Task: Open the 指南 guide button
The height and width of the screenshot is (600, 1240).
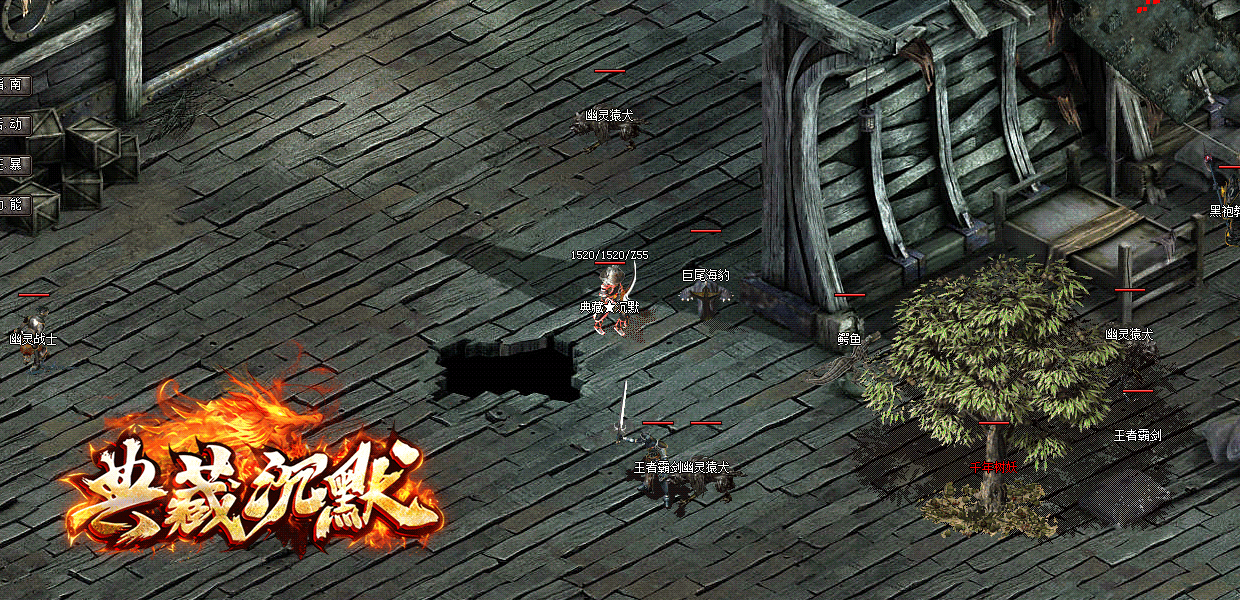Action: click(x=14, y=85)
